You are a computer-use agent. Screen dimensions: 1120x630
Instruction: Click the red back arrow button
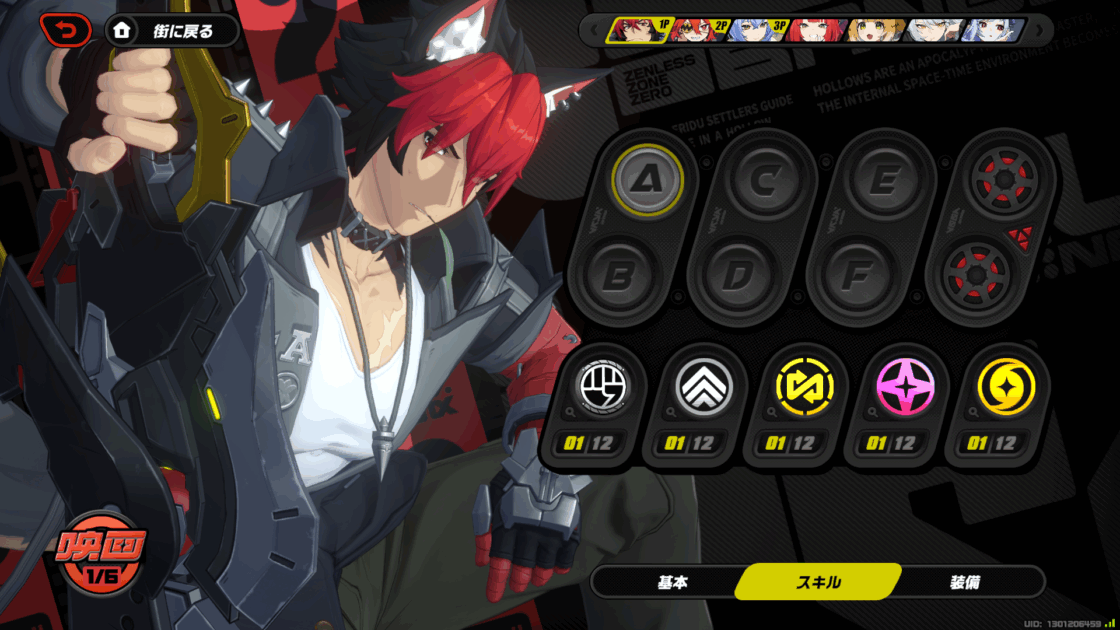[65, 30]
